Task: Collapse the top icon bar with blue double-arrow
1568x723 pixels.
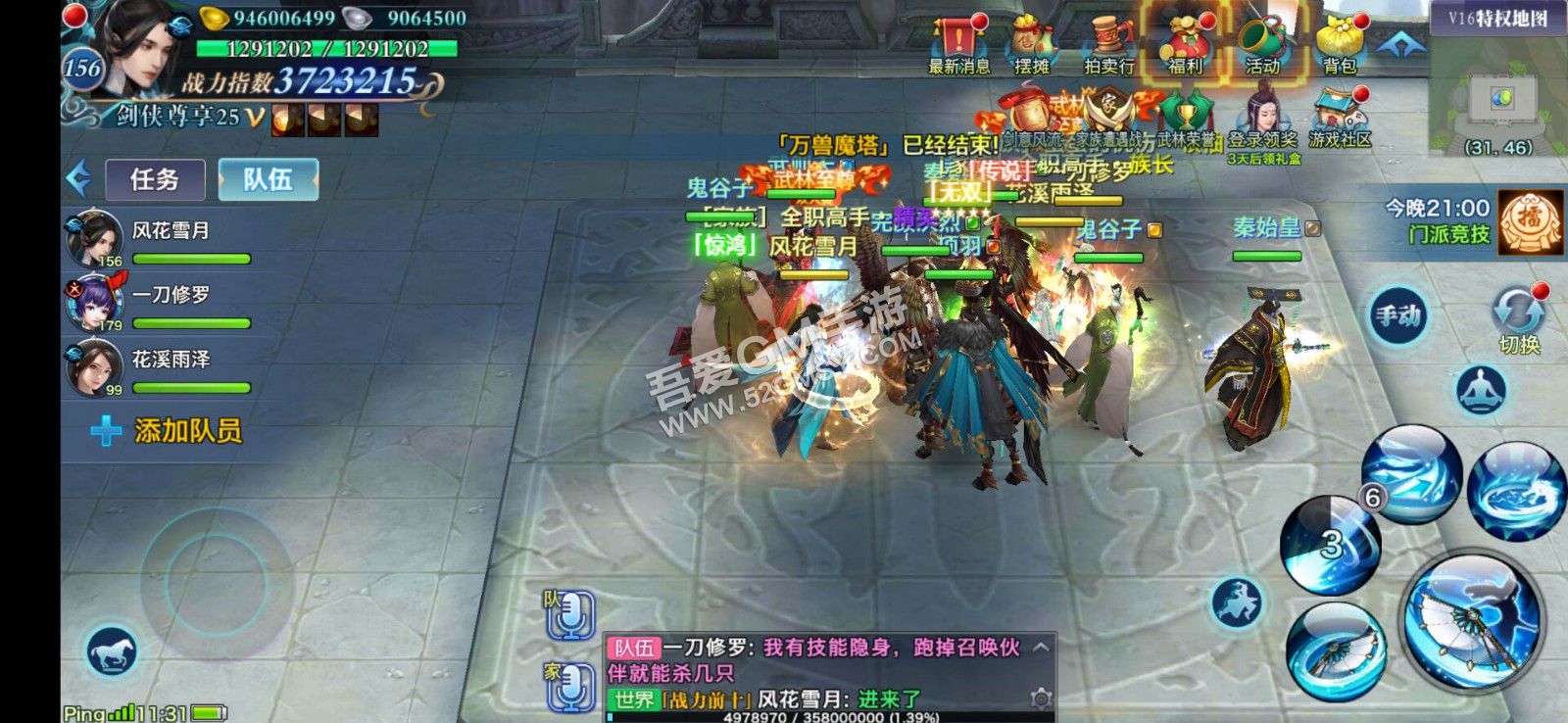Action: [1403, 41]
